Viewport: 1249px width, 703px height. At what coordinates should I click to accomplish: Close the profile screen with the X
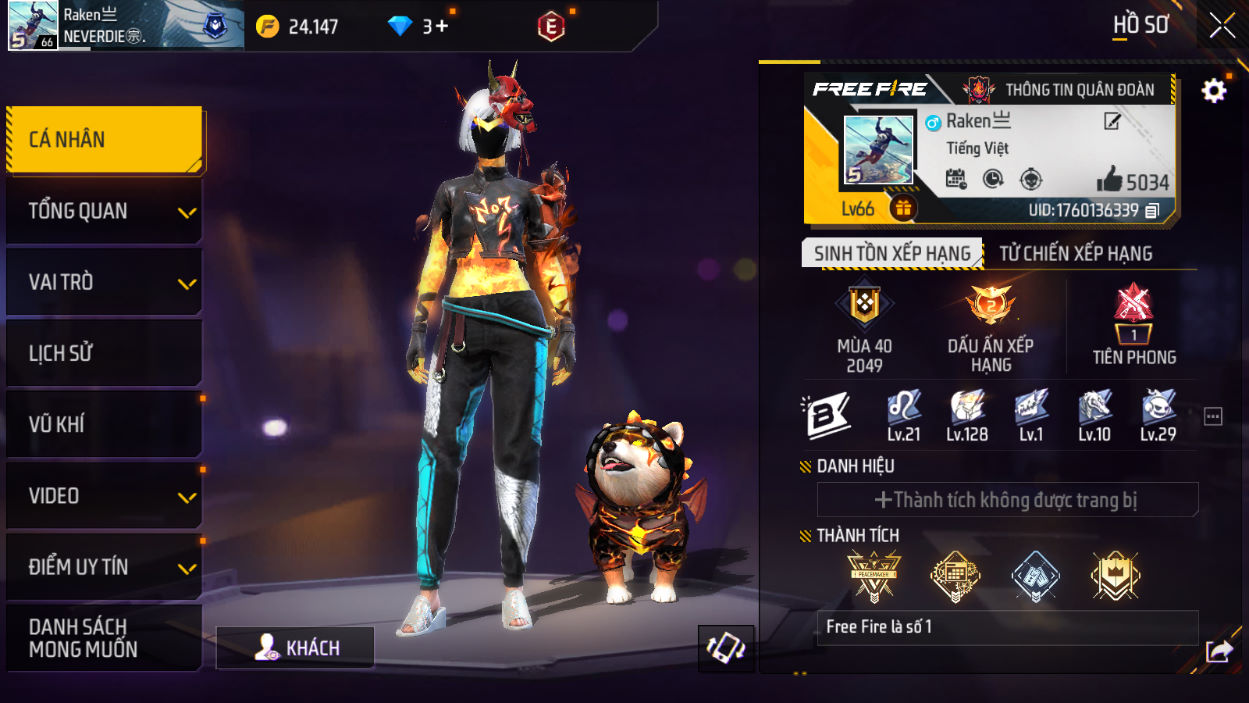(x=1222, y=25)
